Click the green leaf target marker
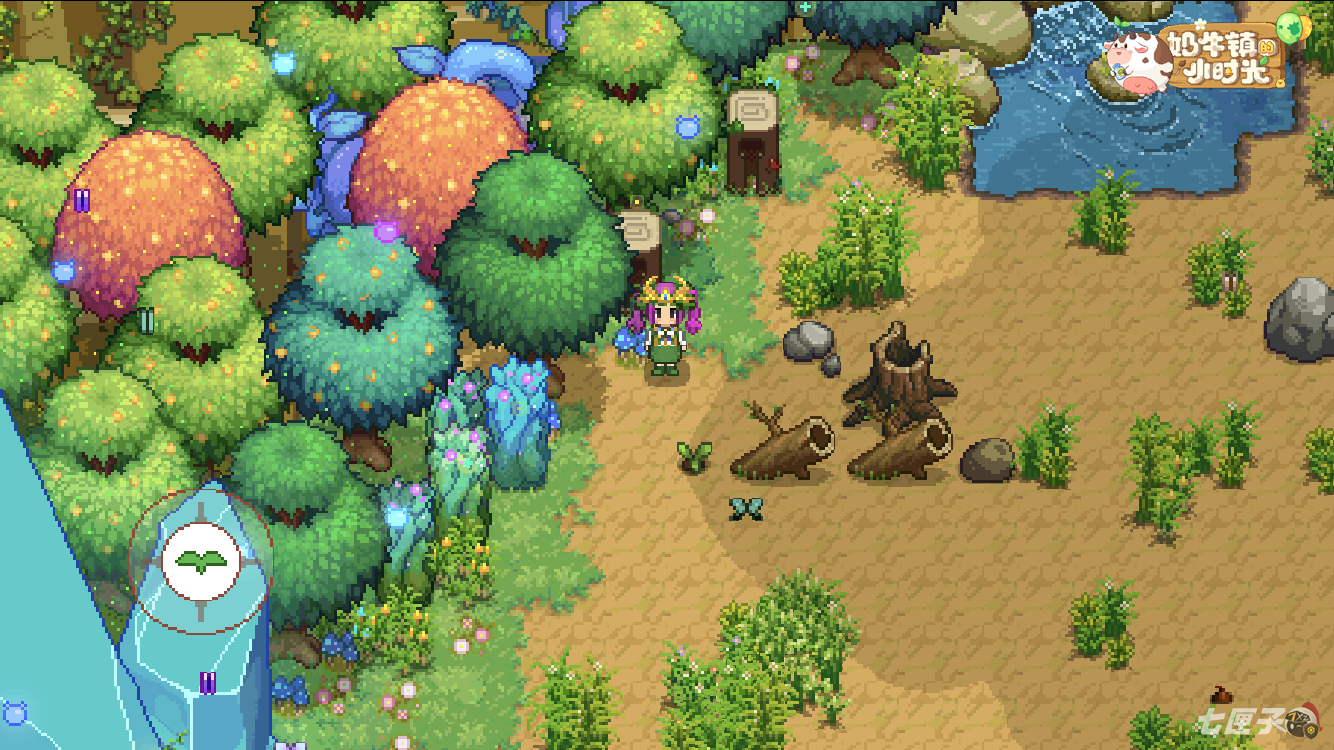The image size is (1334, 750). tap(201, 560)
